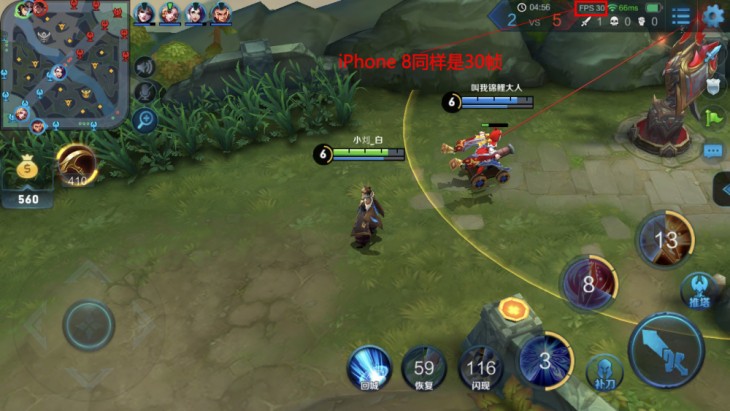The width and height of the screenshot is (730, 411).
Task: Cast the 闪现 flash spell
Action: pos(481,368)
